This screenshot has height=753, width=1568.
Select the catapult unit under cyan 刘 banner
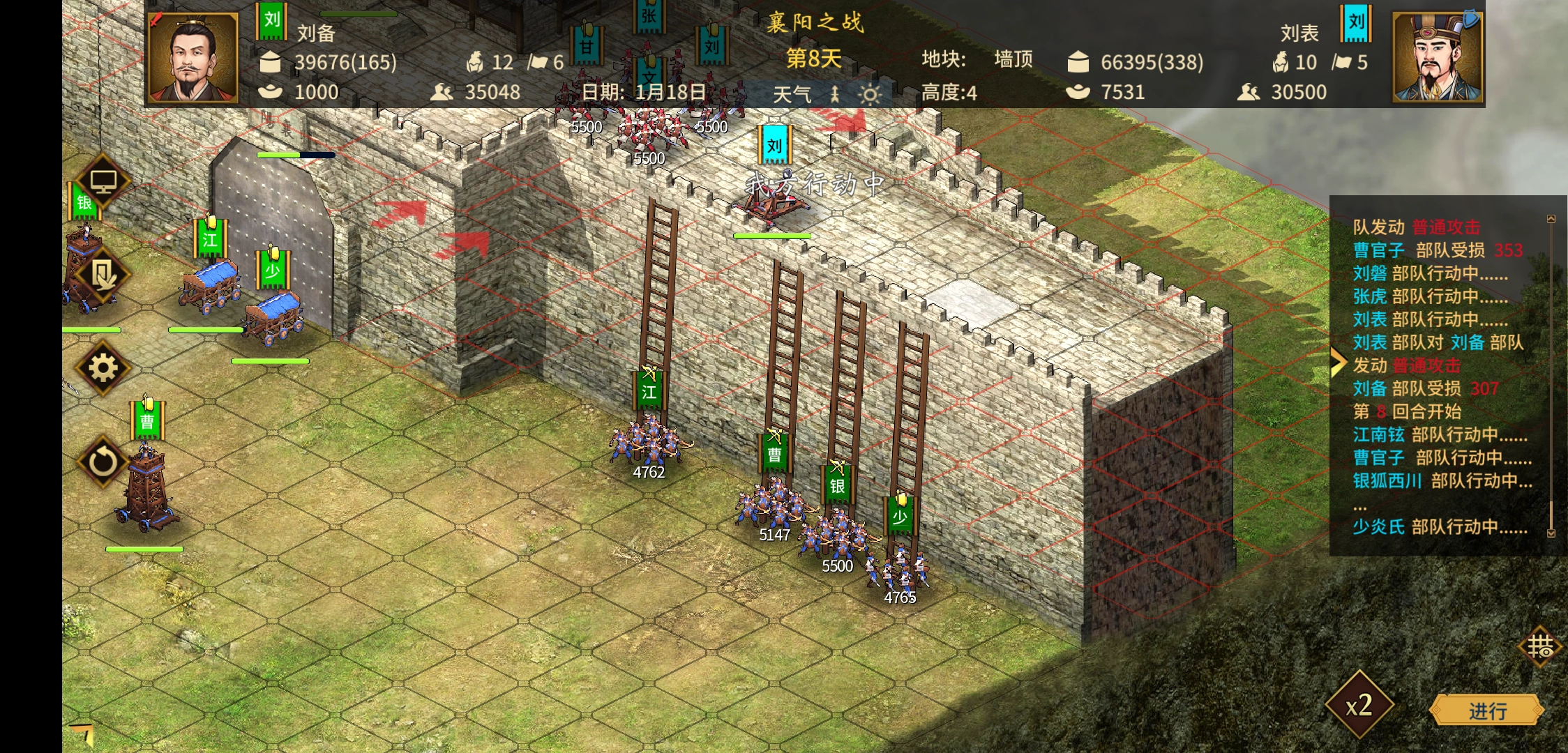pyautogui.click(x=772, y=204)
